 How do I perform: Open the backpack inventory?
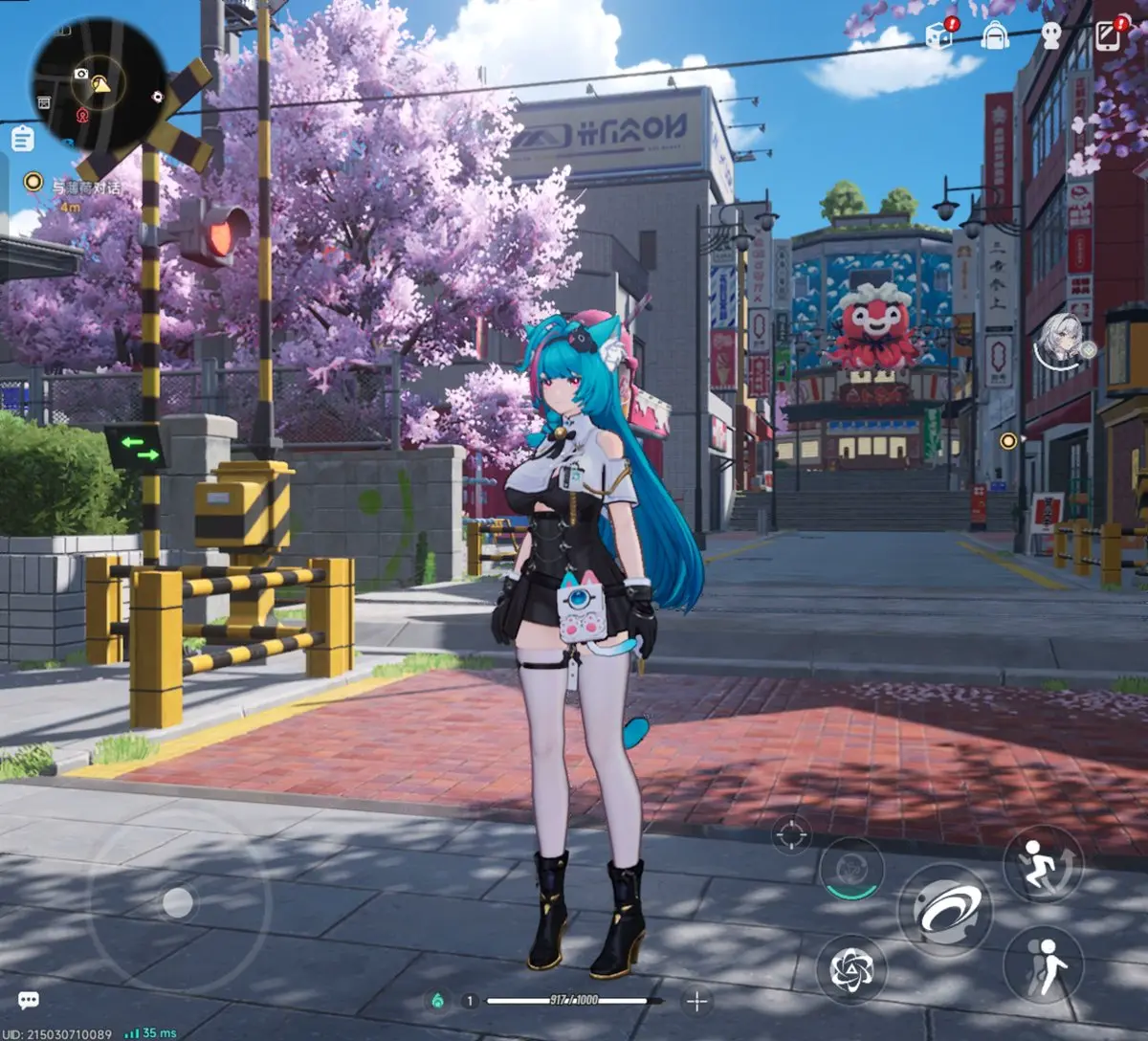click(x=995, y=36)
